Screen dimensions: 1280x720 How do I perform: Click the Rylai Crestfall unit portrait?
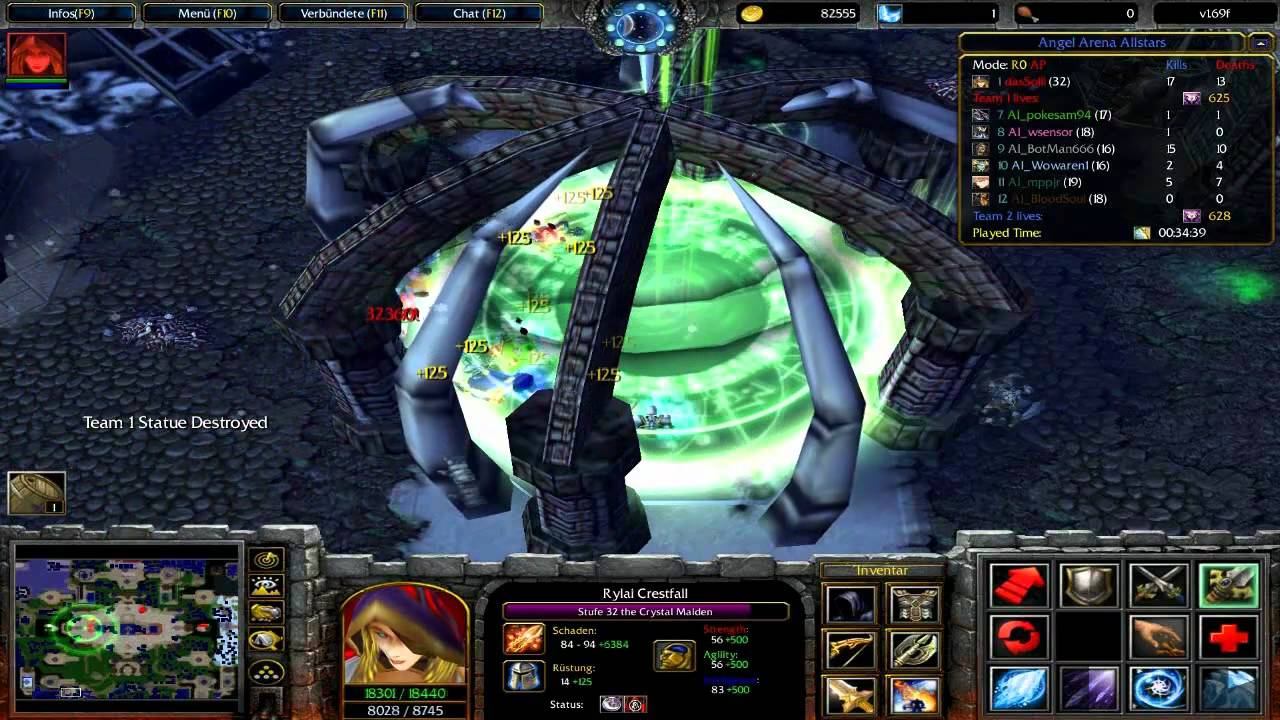coord(406,633)
